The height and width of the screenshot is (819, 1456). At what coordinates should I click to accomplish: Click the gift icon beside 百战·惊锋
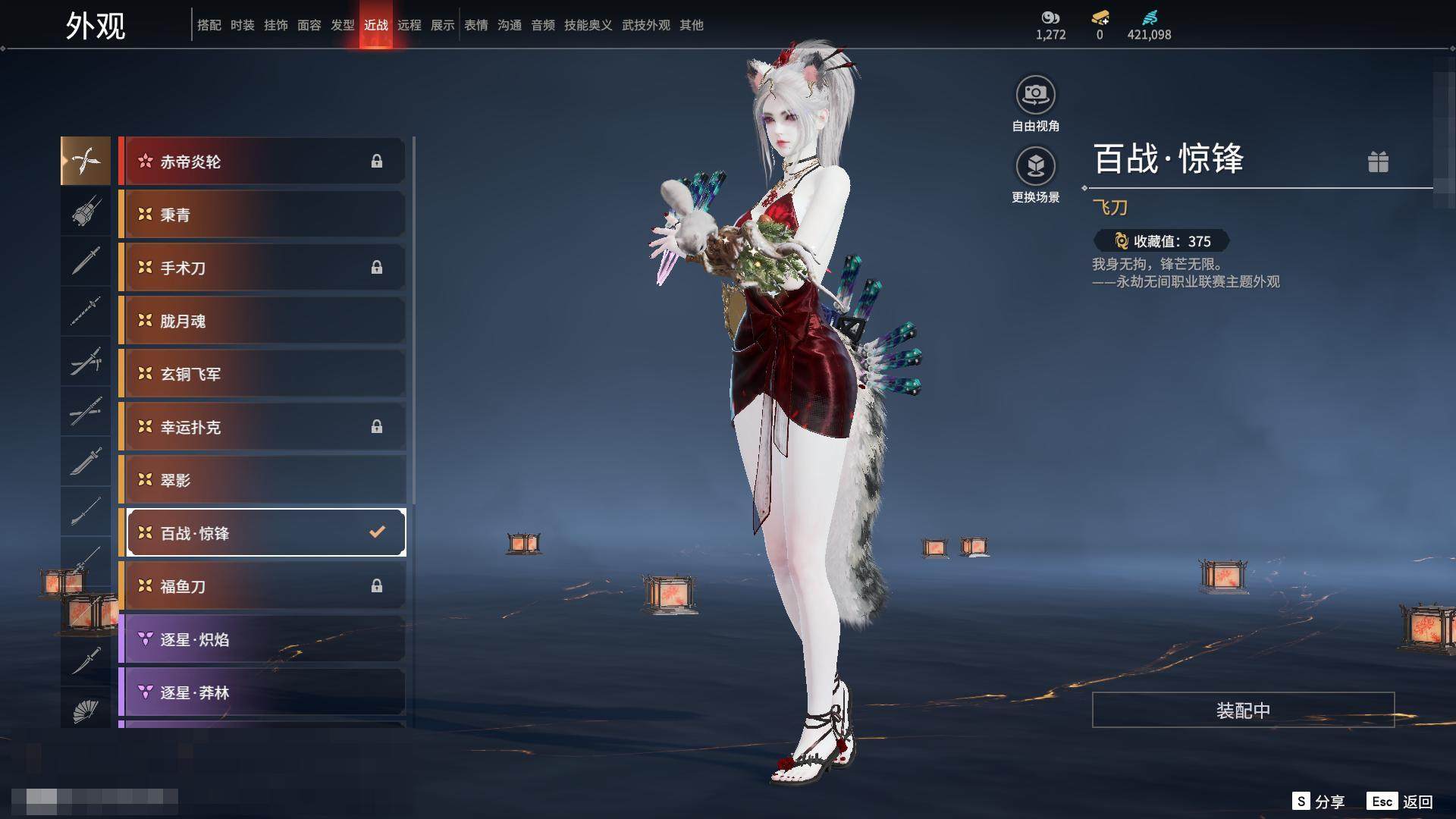coord(1378,162)
